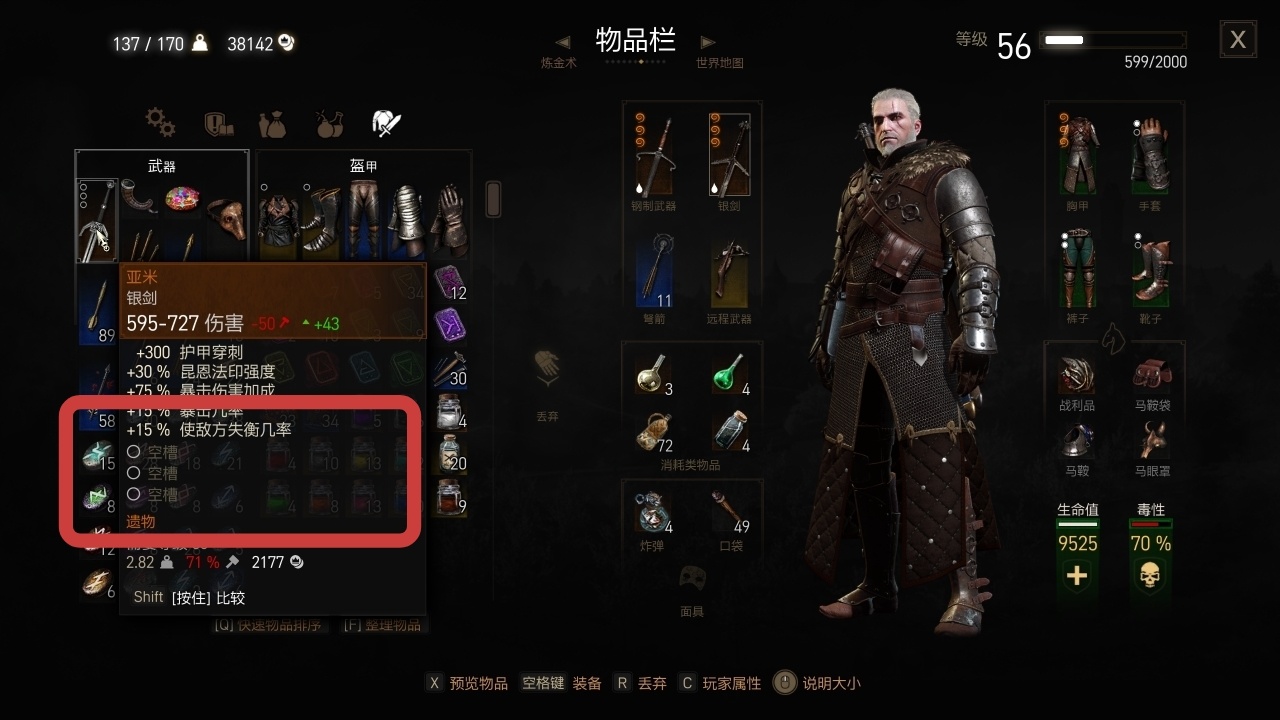Switch to the 盔甲 armor panel tab
The width and height of the screenshot is (1280, 720).
click(x=363, y=165)
